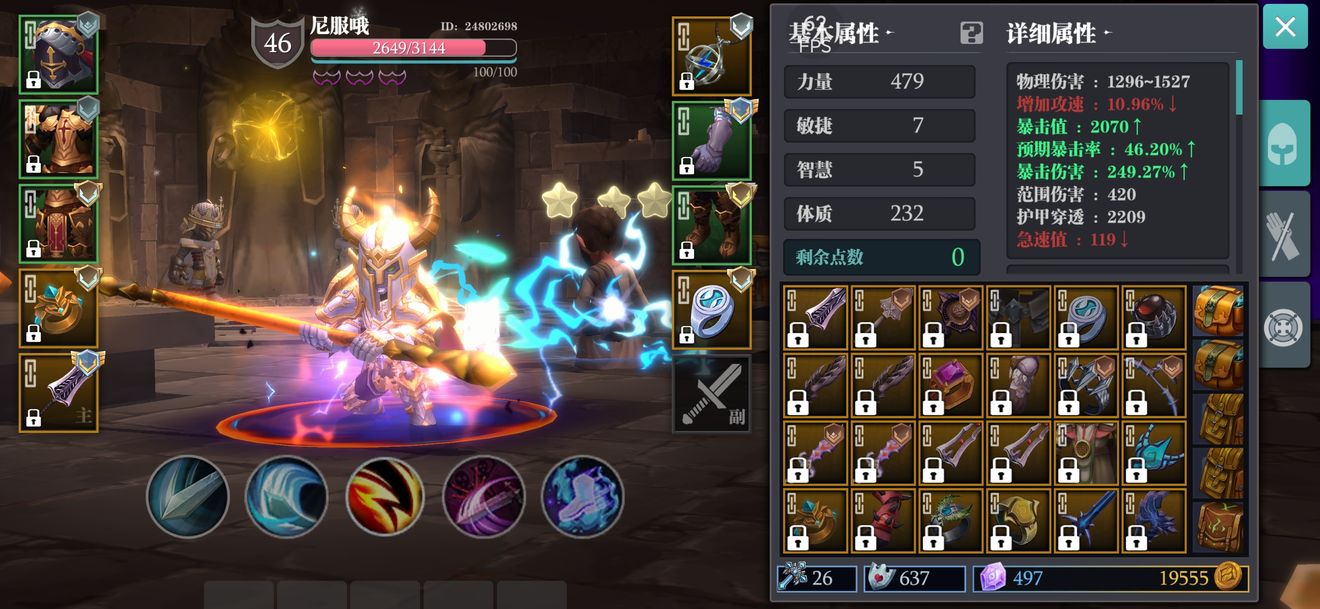1320x609 pixels.
Task: Select the equipped leg armor slot
Action: [x=58, y=223]
